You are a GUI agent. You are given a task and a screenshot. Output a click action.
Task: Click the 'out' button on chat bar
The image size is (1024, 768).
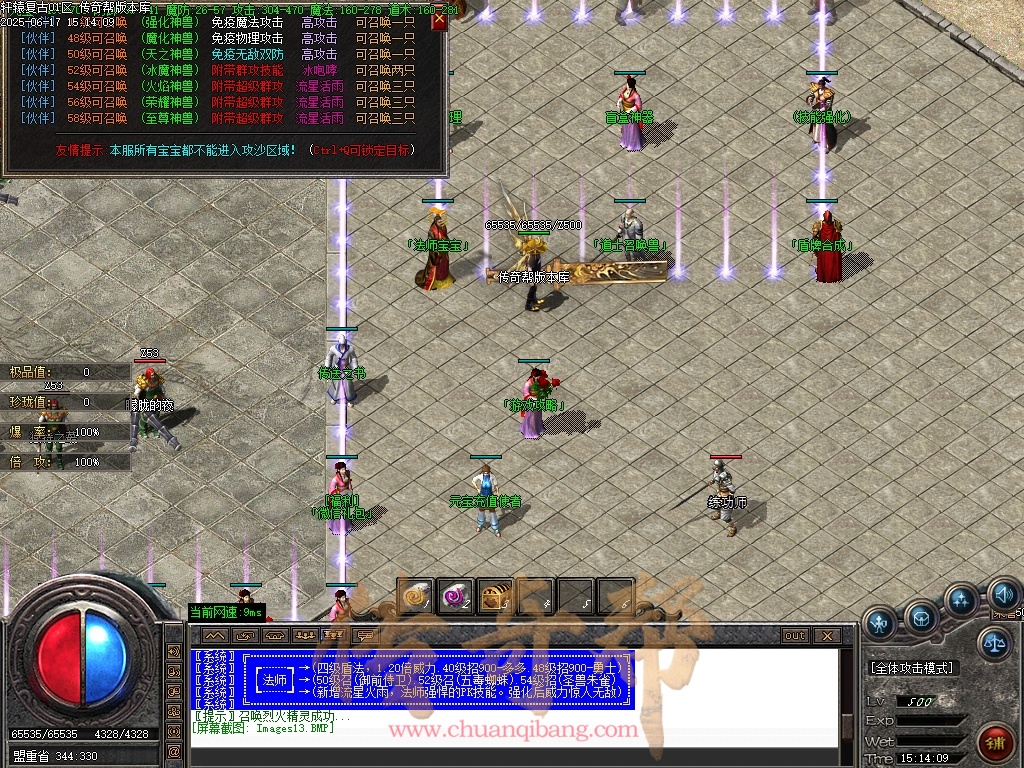(795, 635)
